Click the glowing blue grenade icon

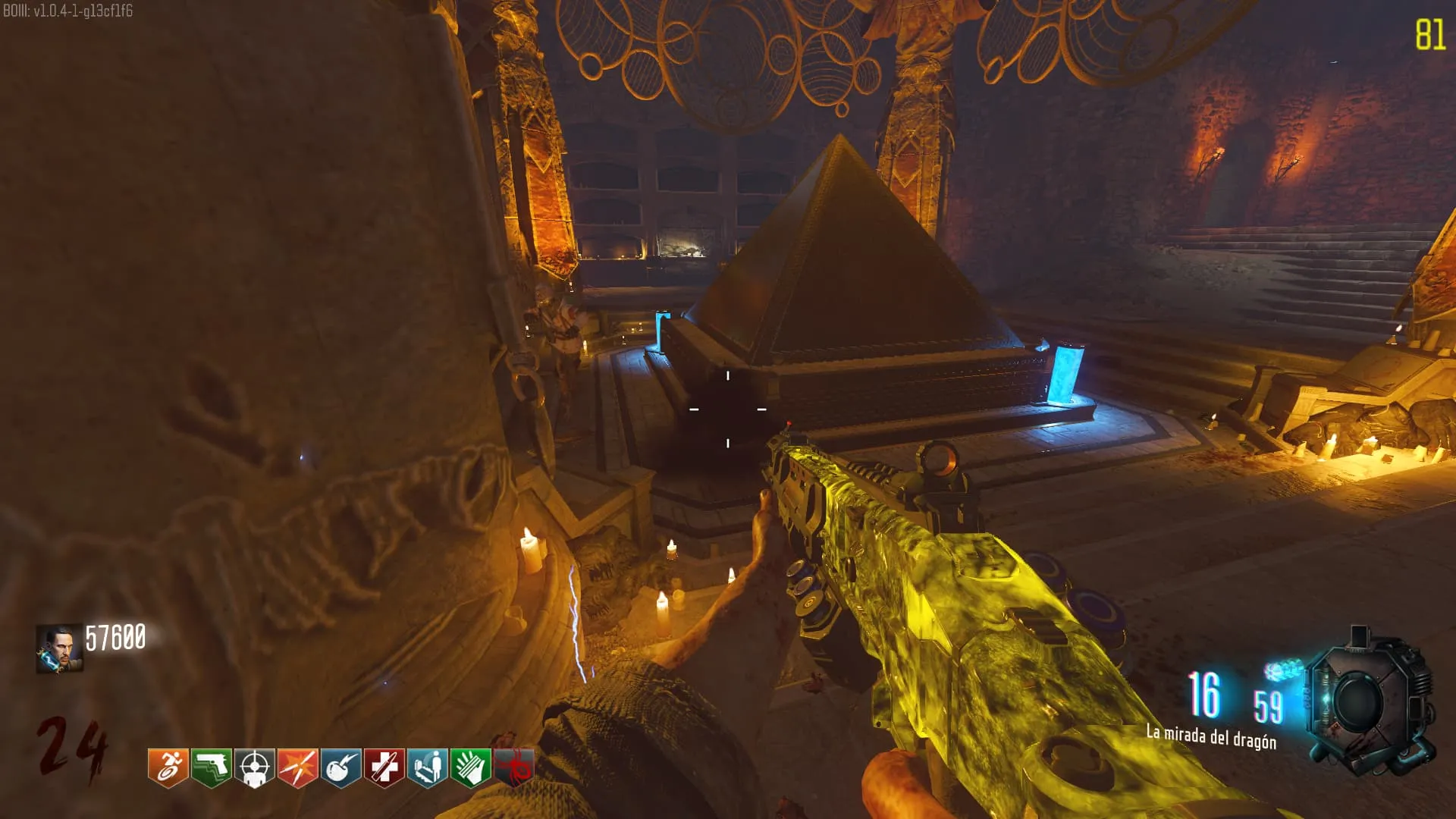(x=1282, y=670)
